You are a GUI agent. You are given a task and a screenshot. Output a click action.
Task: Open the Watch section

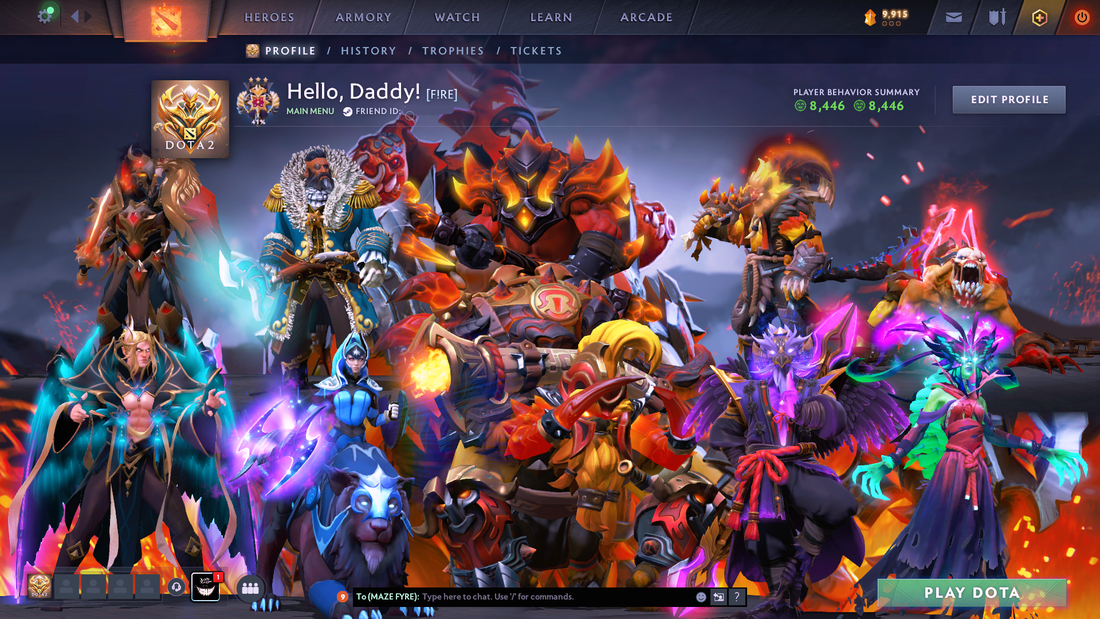pos(457,17)
